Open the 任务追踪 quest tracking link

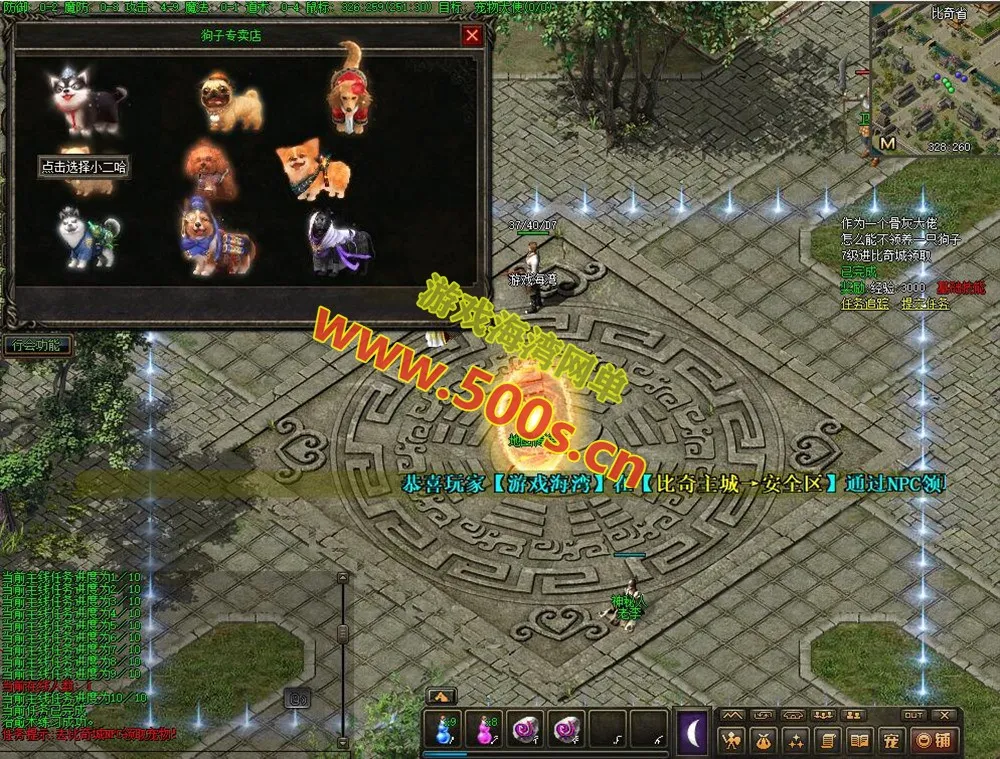click(864, 303)
